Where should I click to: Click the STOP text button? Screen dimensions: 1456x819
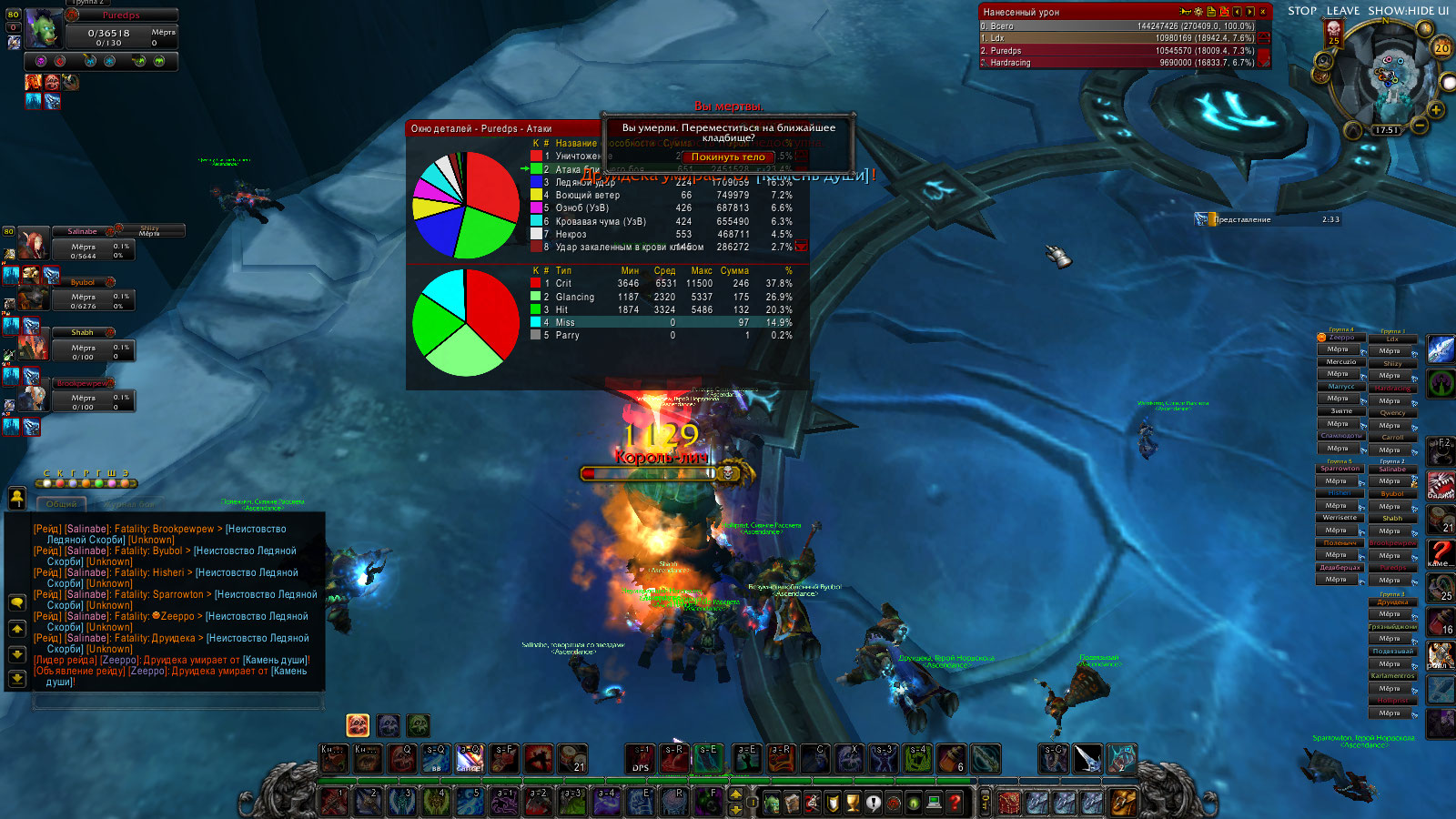[1302, 11]
